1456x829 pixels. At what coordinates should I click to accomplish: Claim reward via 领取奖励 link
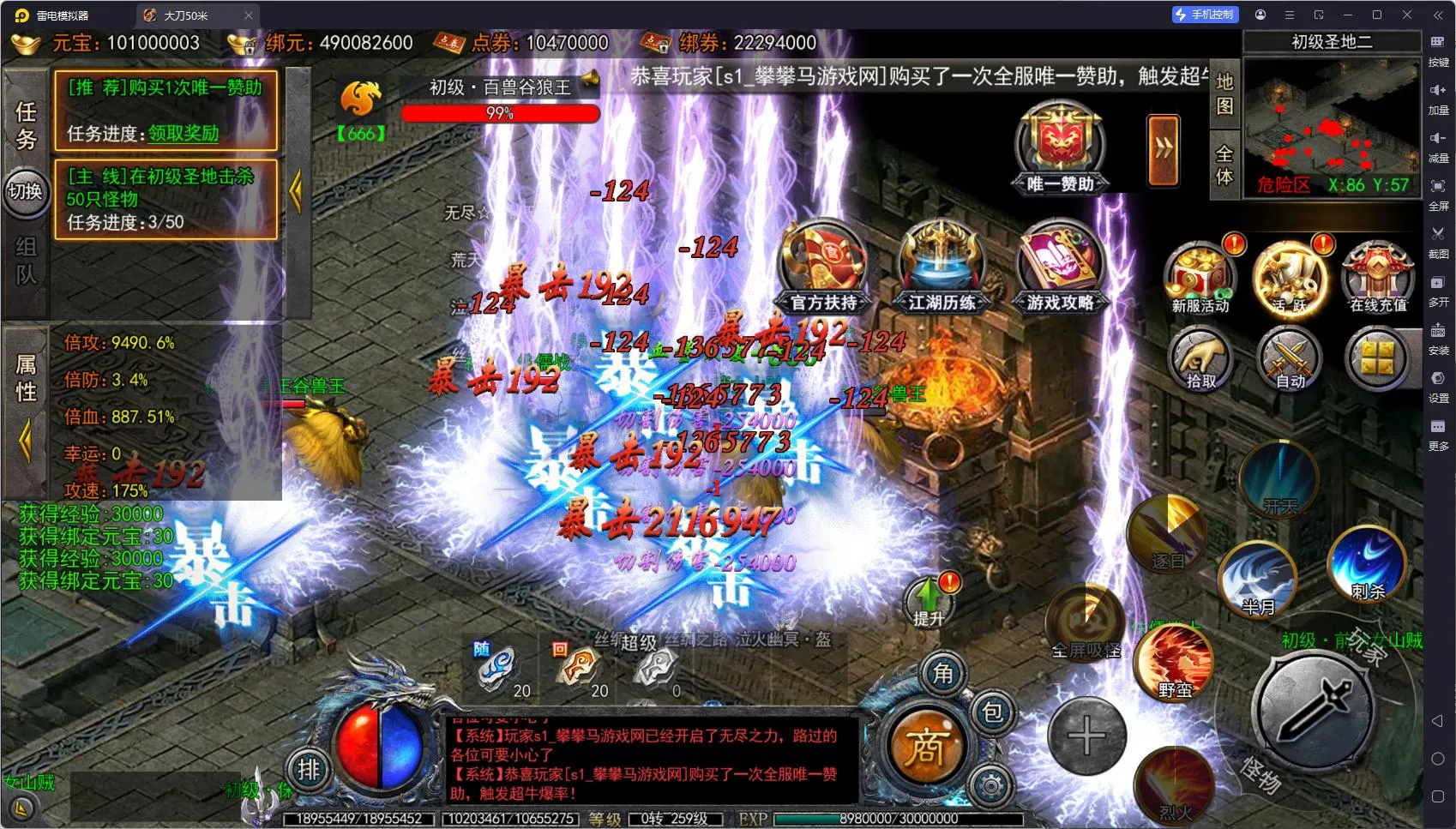point(184,134)
